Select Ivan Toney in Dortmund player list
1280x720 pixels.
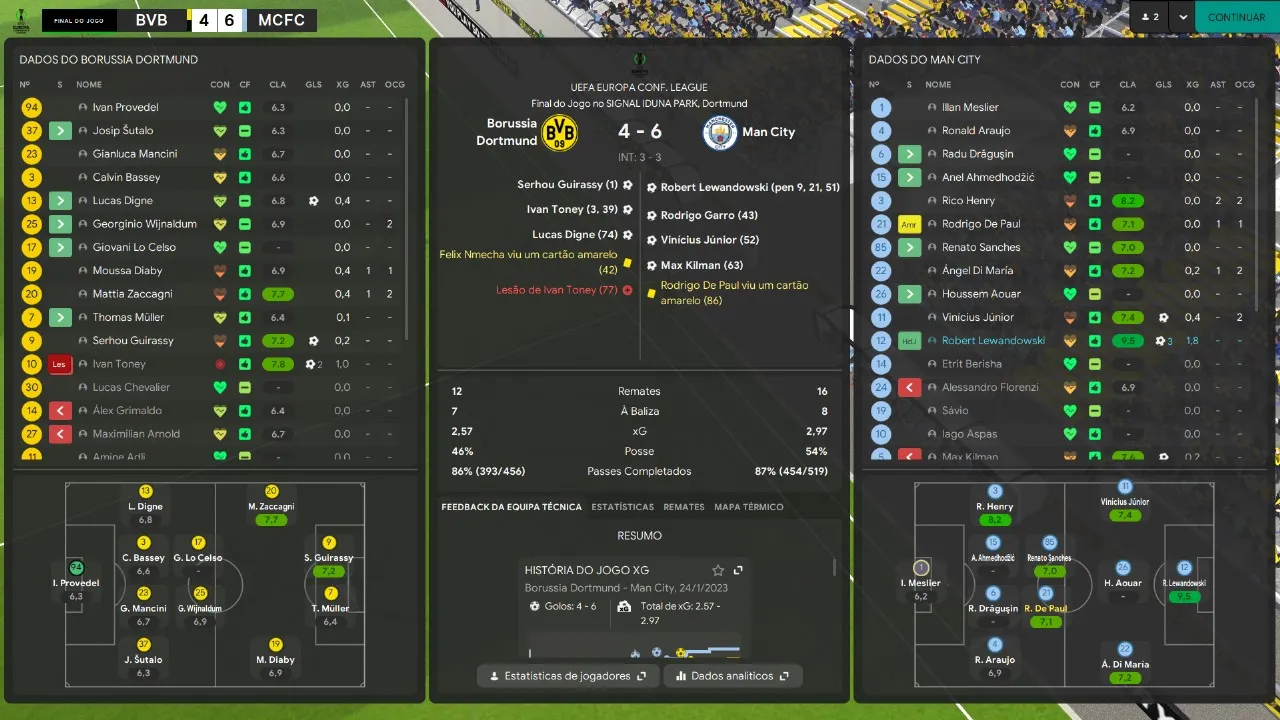coord(119,364)
